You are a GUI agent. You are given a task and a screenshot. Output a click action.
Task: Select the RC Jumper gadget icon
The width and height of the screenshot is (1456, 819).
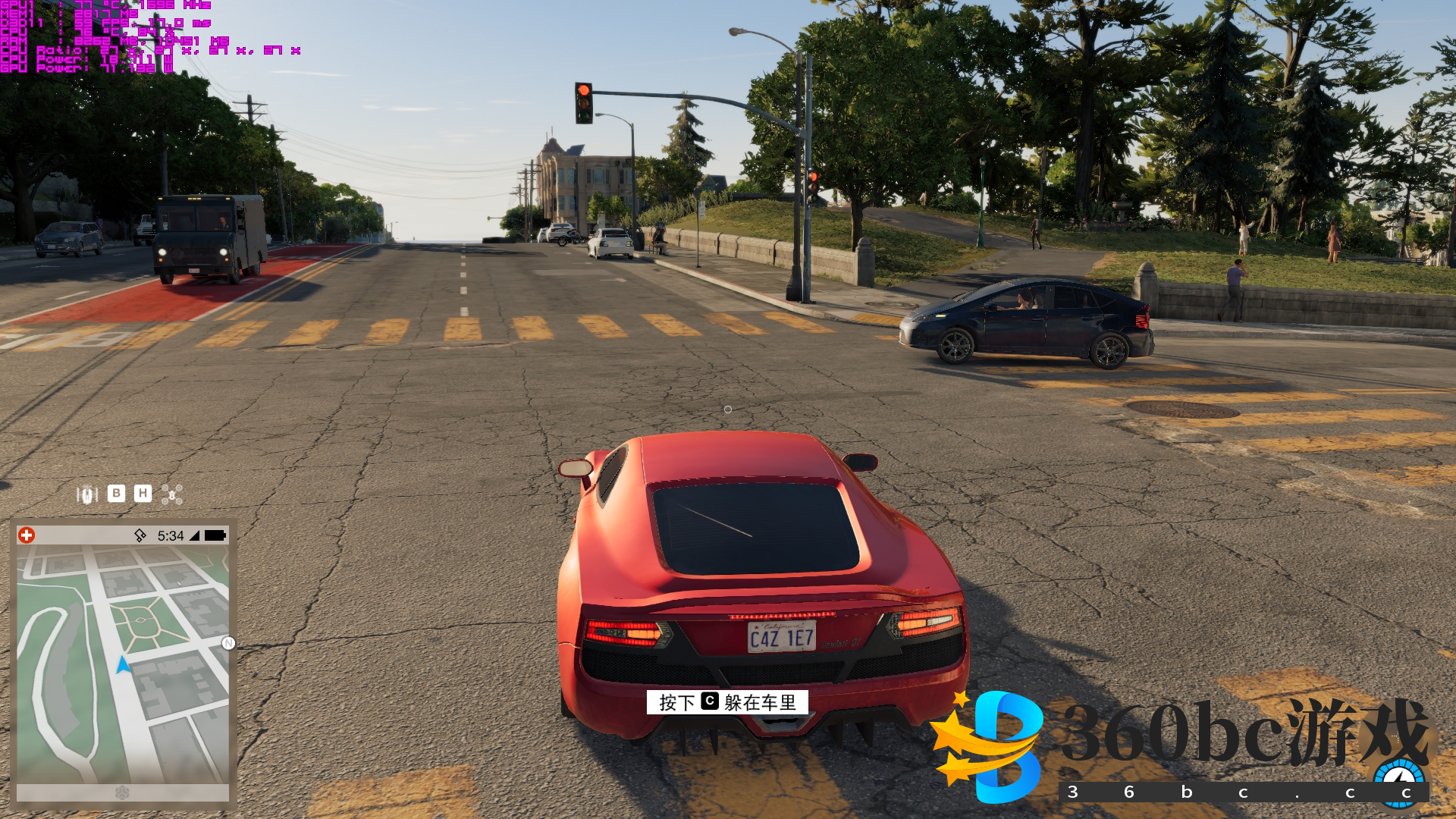click(87, 495)
